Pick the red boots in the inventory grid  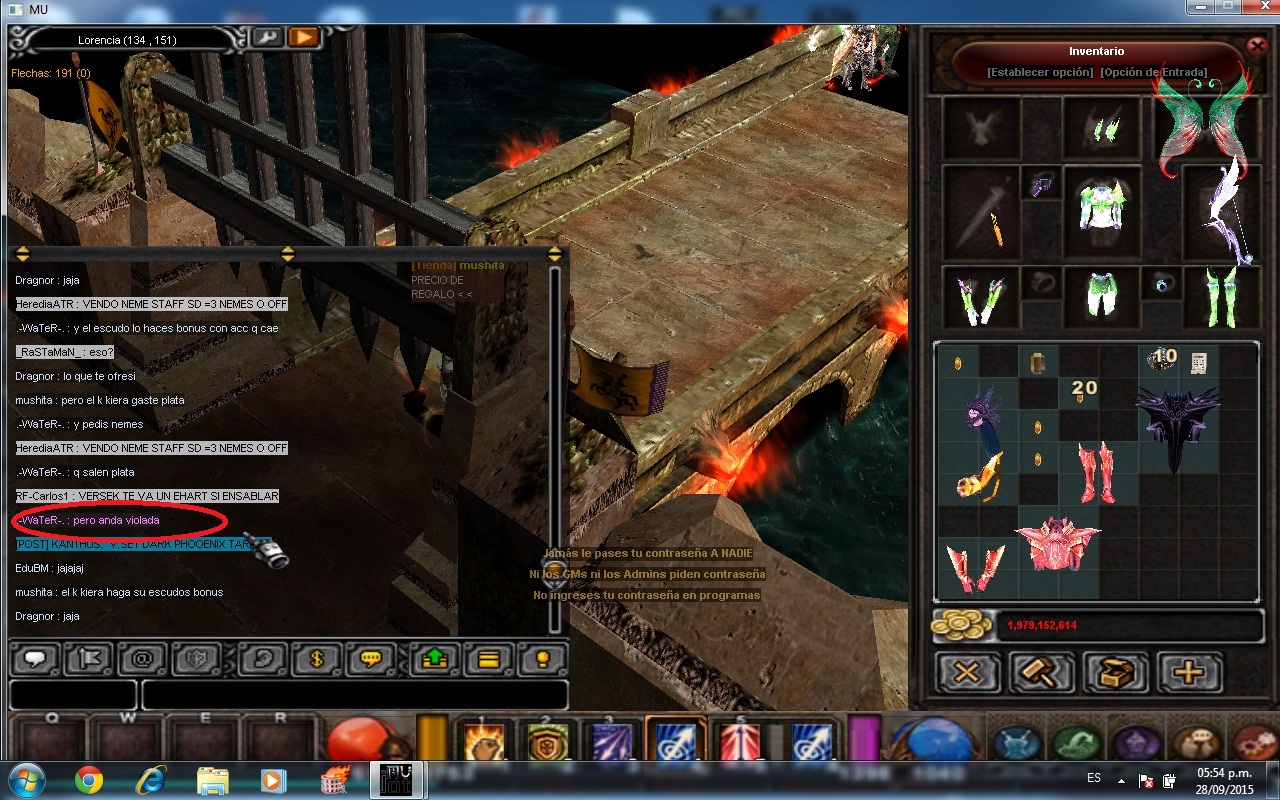[x=1097, y=472]
